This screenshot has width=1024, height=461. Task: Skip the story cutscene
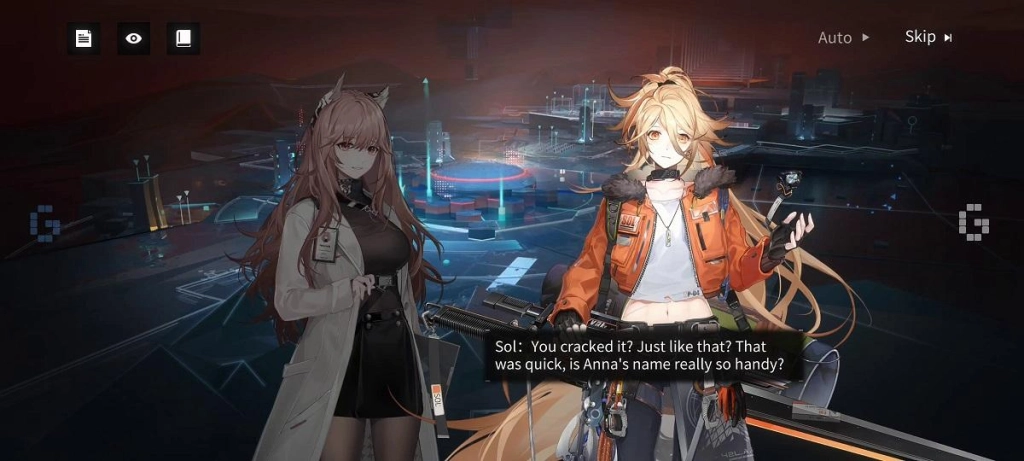point(928,37)
